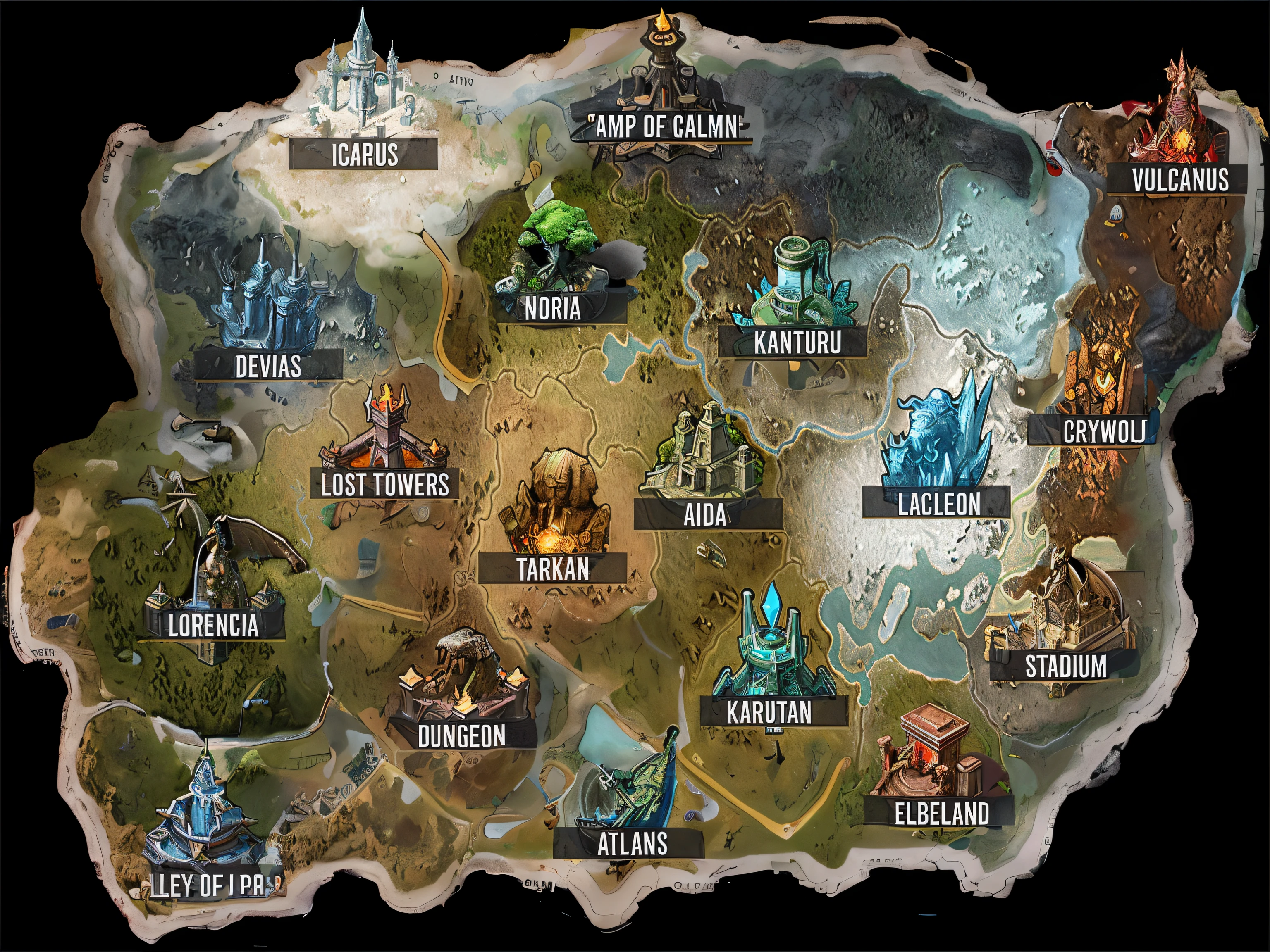1270x952 pixels.
Task: Travel to Atlans
Action: [632, 844]
